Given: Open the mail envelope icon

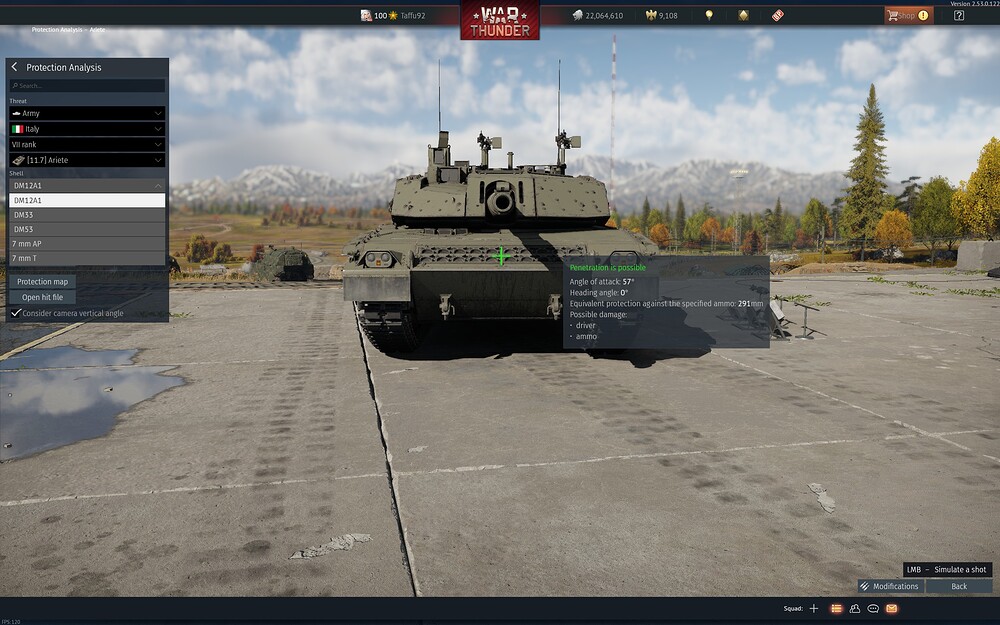Looking at the screenshot, I should click(892, 608).
